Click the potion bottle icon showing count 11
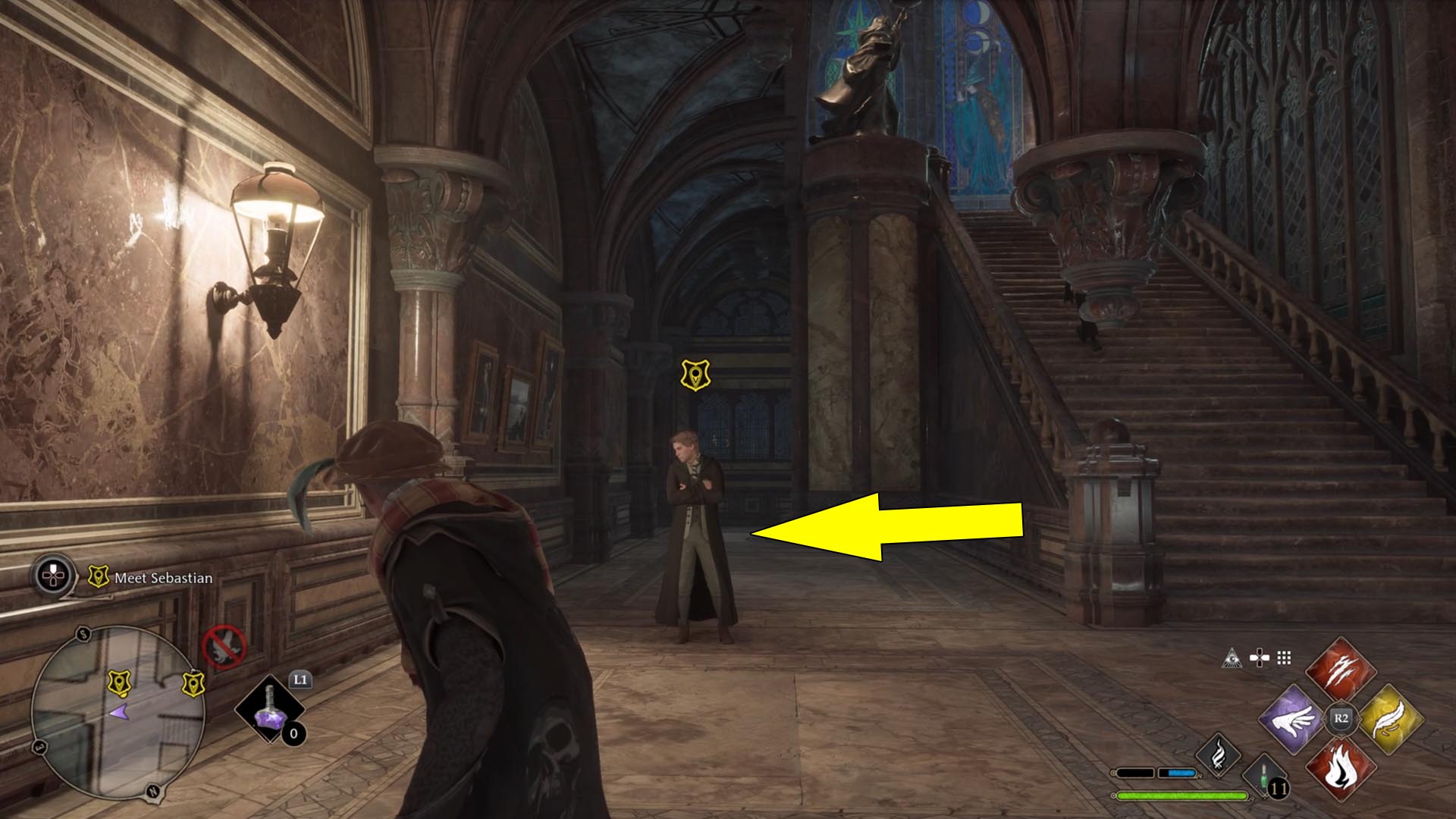Screen dimensions: 1456x819 point(1263,777)
